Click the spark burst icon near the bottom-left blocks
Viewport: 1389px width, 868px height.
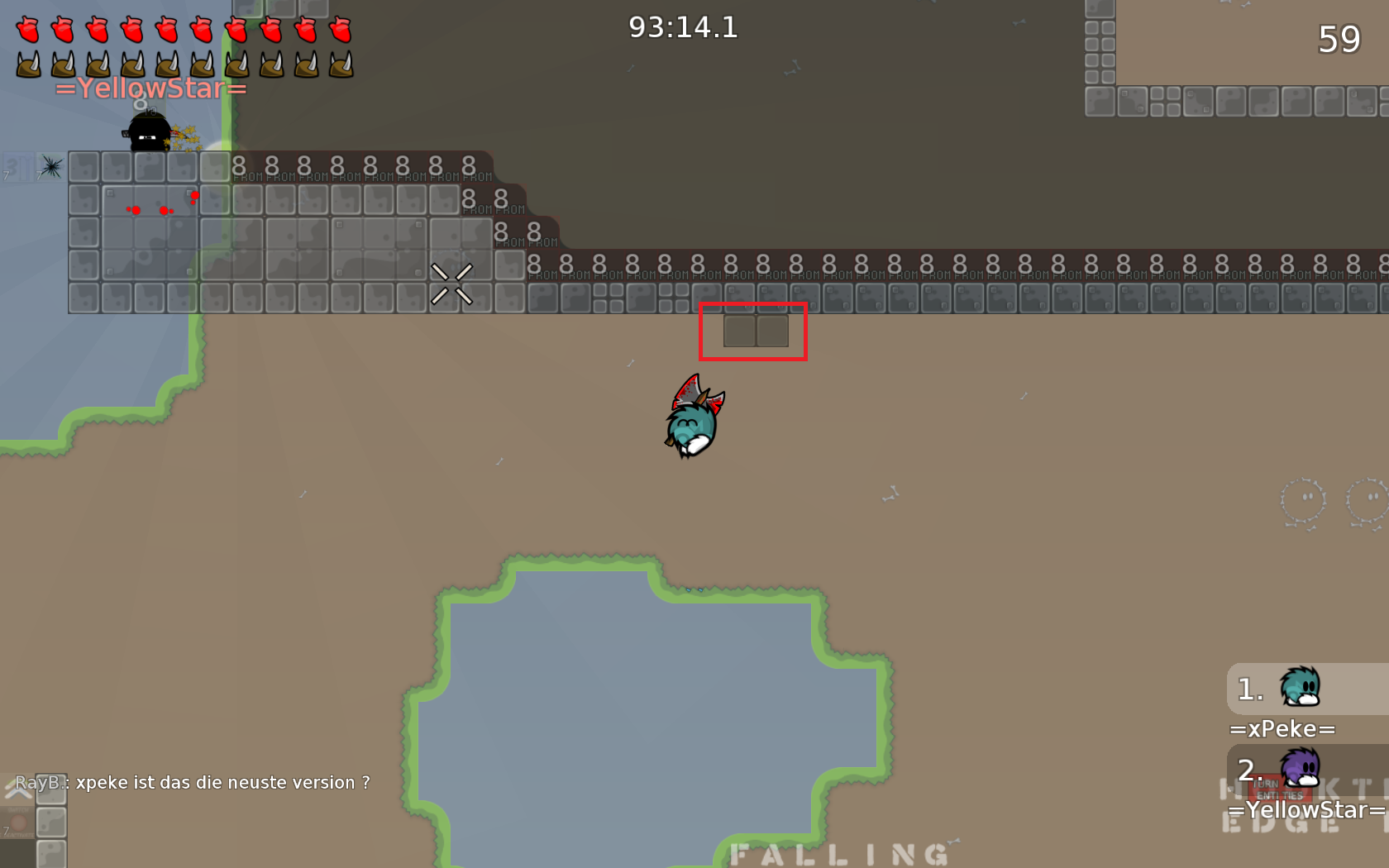coord(50,168)
